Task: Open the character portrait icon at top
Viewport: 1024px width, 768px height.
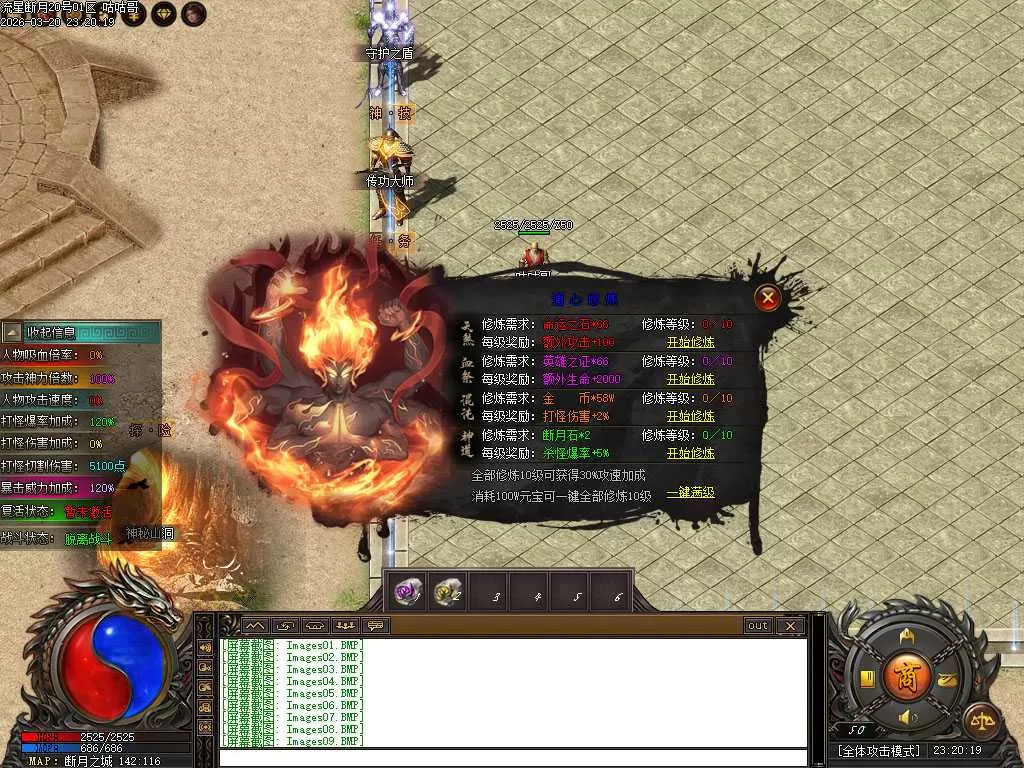Action: pyautogui.click(x=194, y=13)
